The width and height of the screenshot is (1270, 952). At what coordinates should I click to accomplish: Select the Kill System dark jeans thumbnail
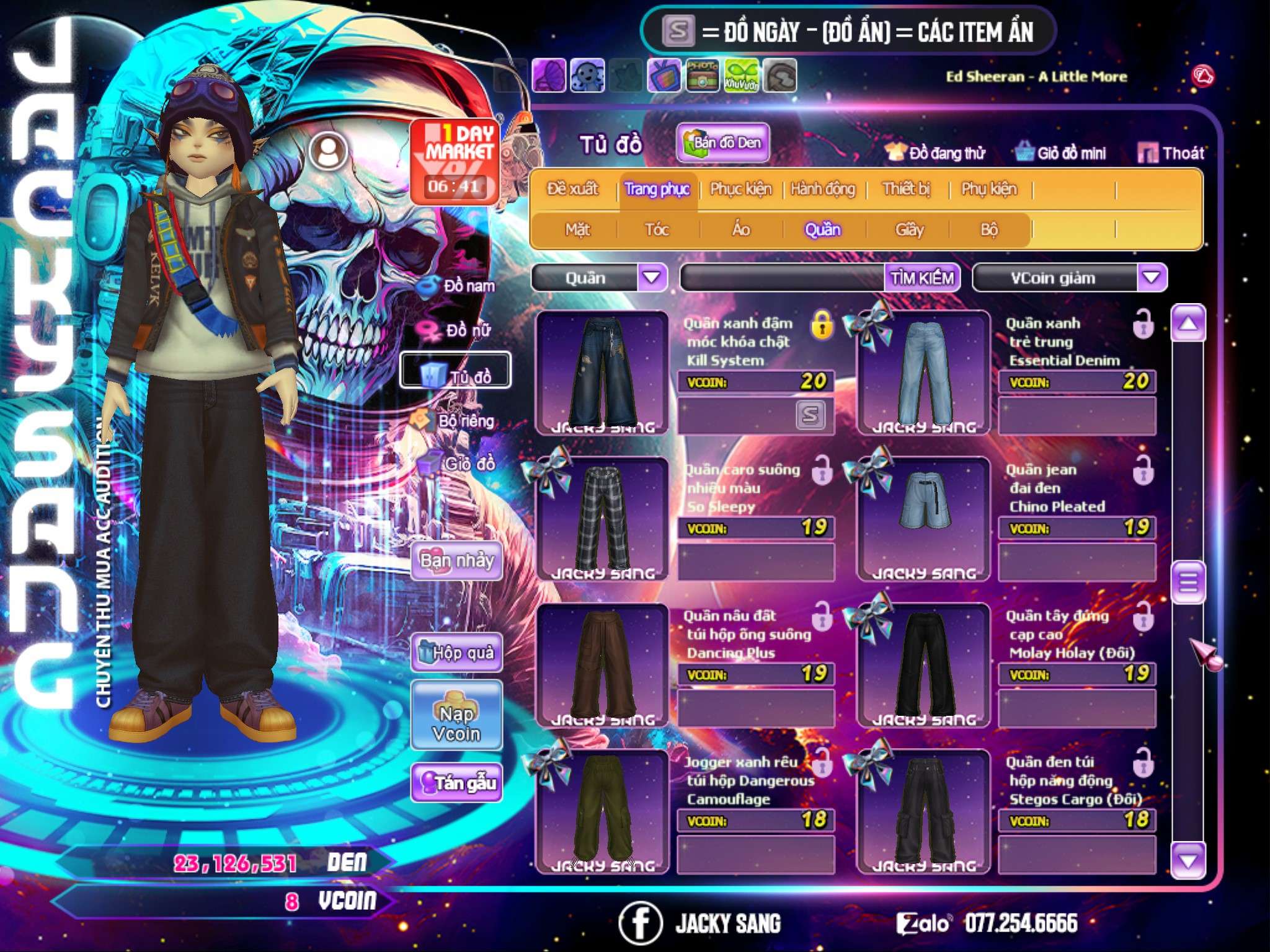coord(602,372)
